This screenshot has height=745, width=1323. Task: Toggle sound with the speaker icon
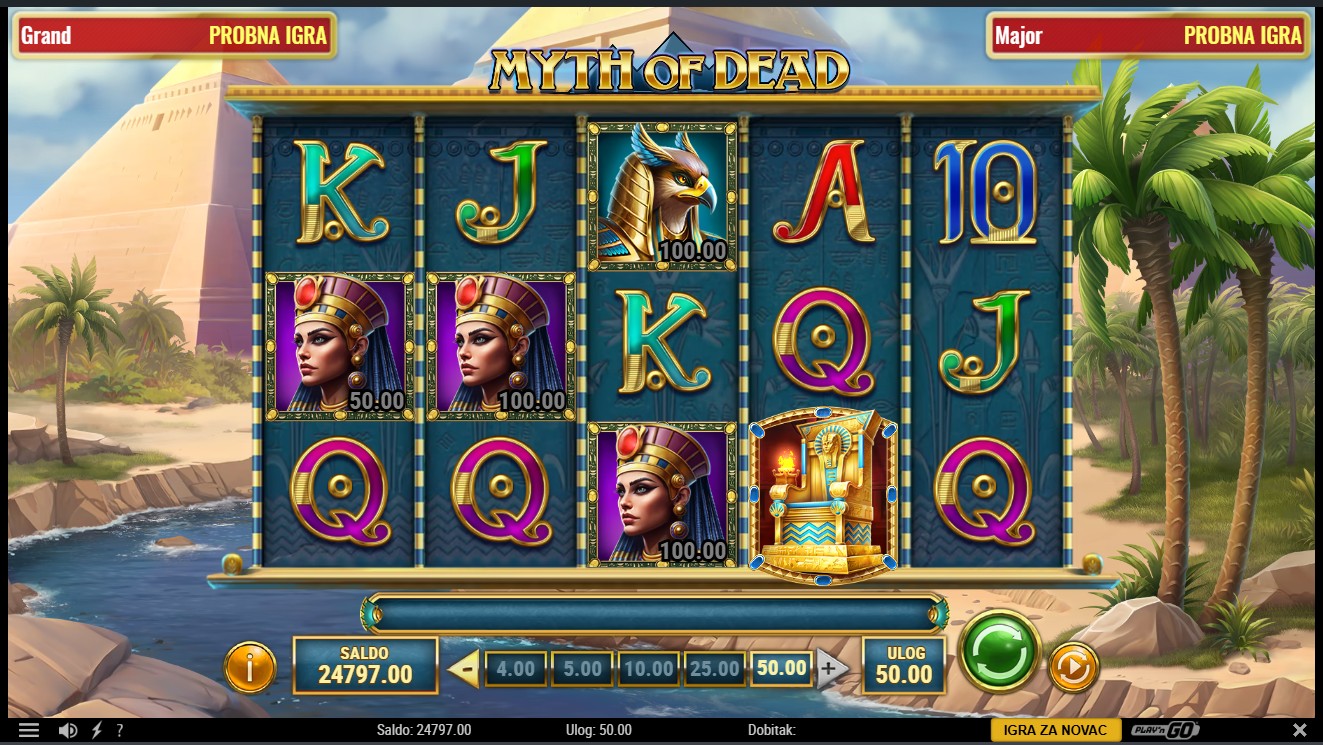pyautogui.click(x=68, y=730)
